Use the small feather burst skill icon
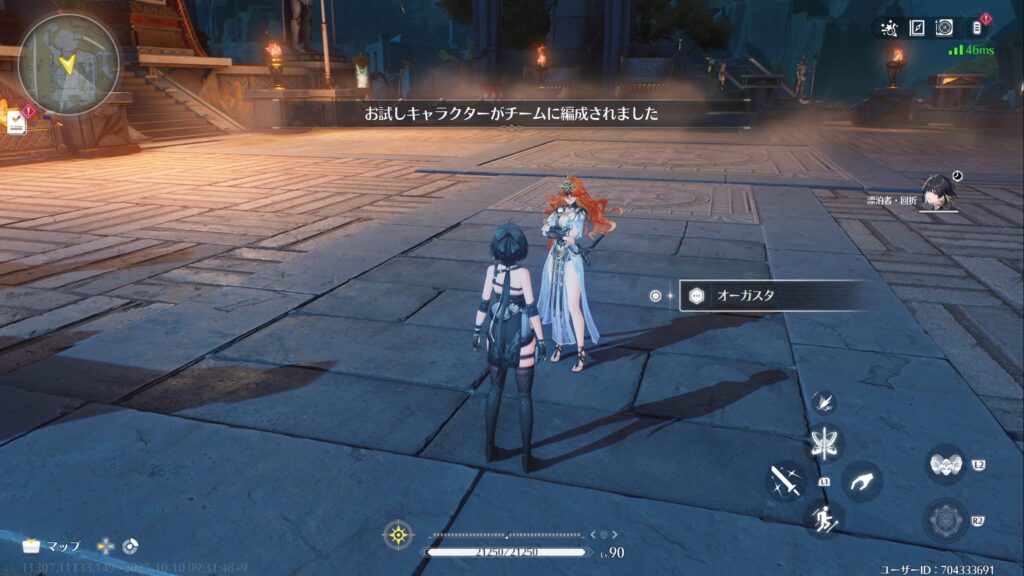 [826, 402]
